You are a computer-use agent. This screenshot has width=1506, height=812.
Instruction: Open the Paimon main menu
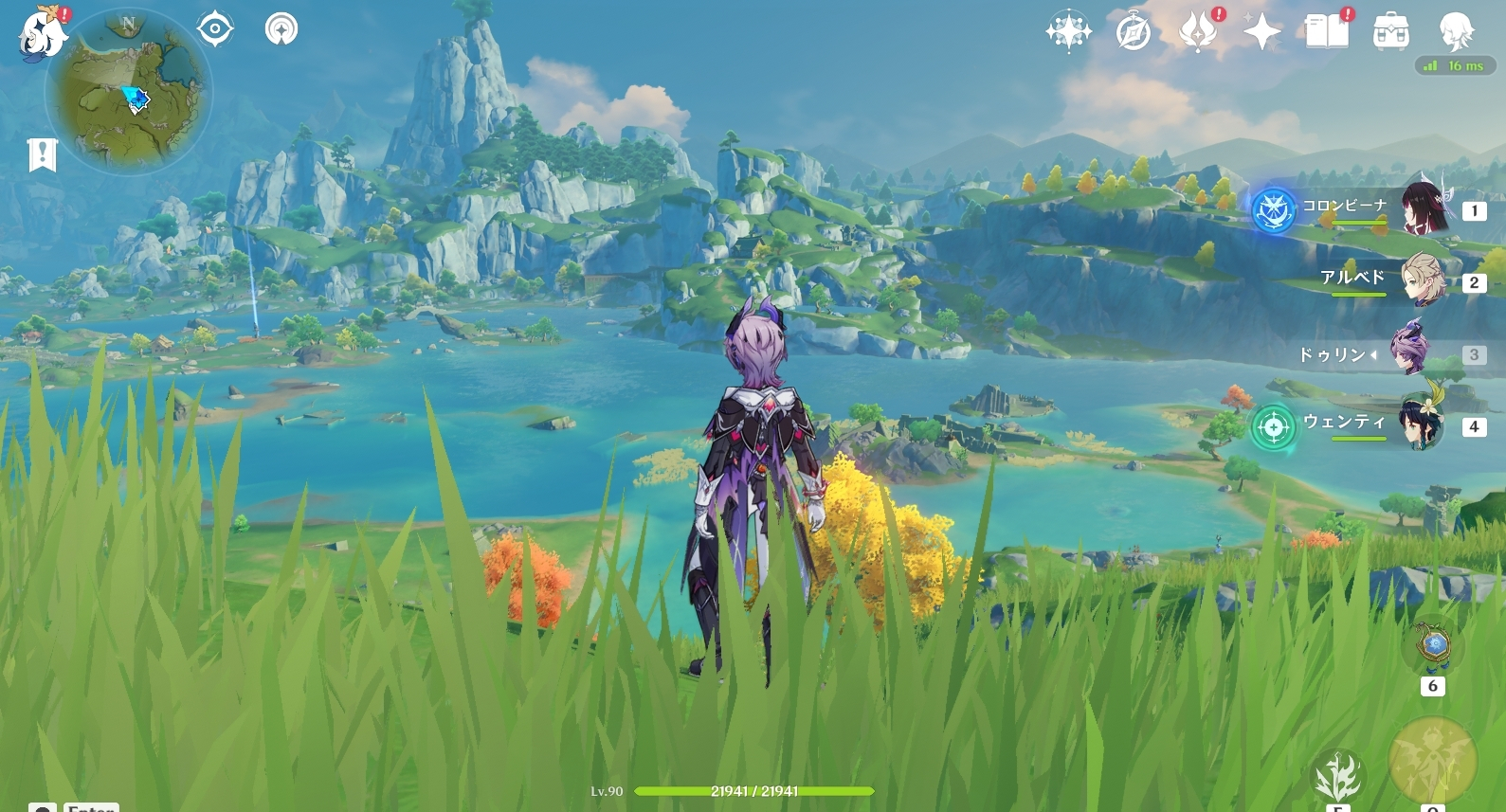click(x=43, y=35)
